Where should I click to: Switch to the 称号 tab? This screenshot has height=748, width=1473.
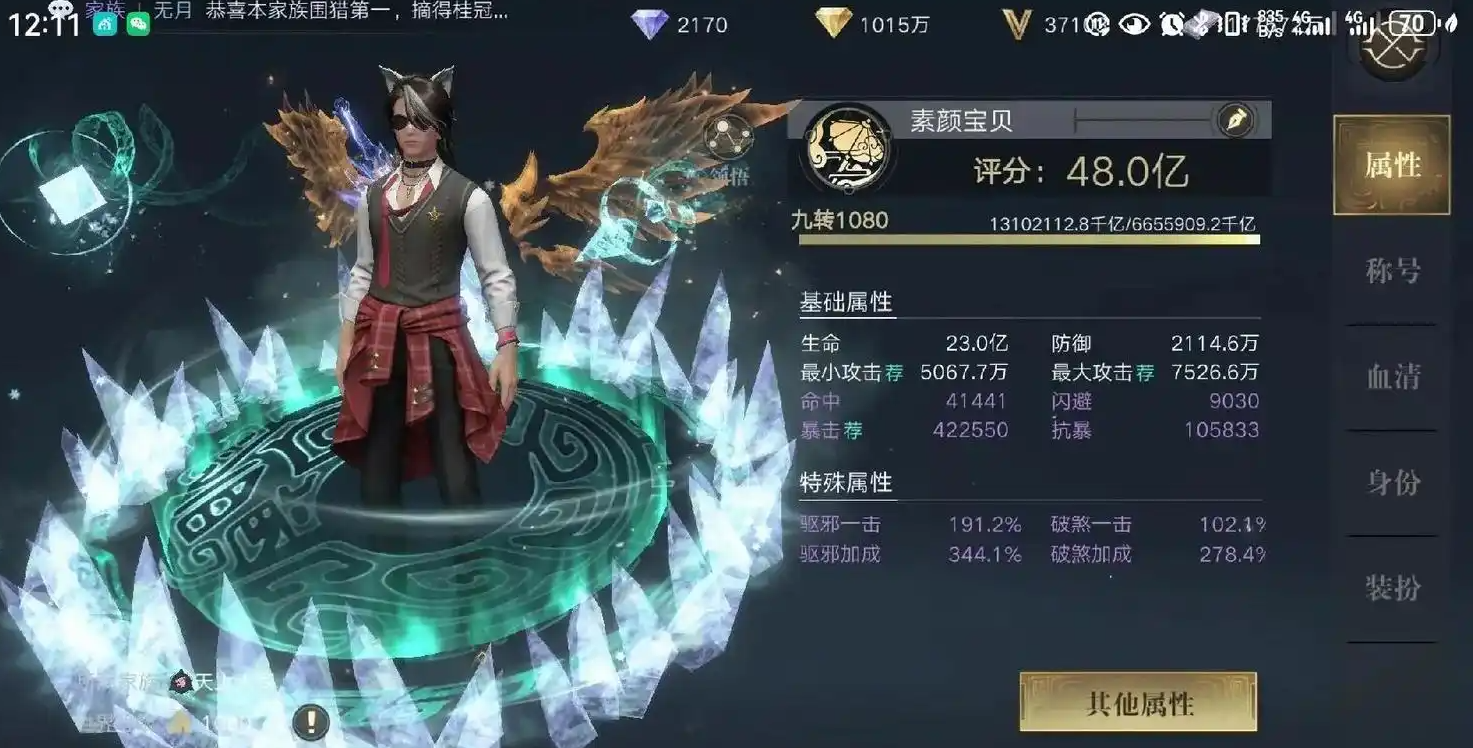pos(1391,268)
